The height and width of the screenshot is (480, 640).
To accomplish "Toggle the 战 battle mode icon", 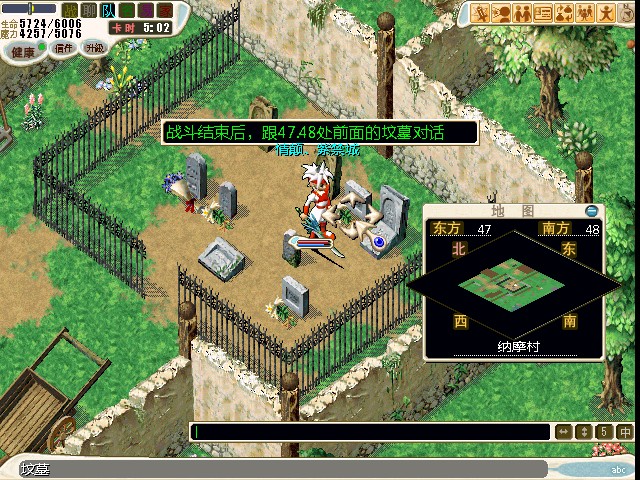I will 70,10.
